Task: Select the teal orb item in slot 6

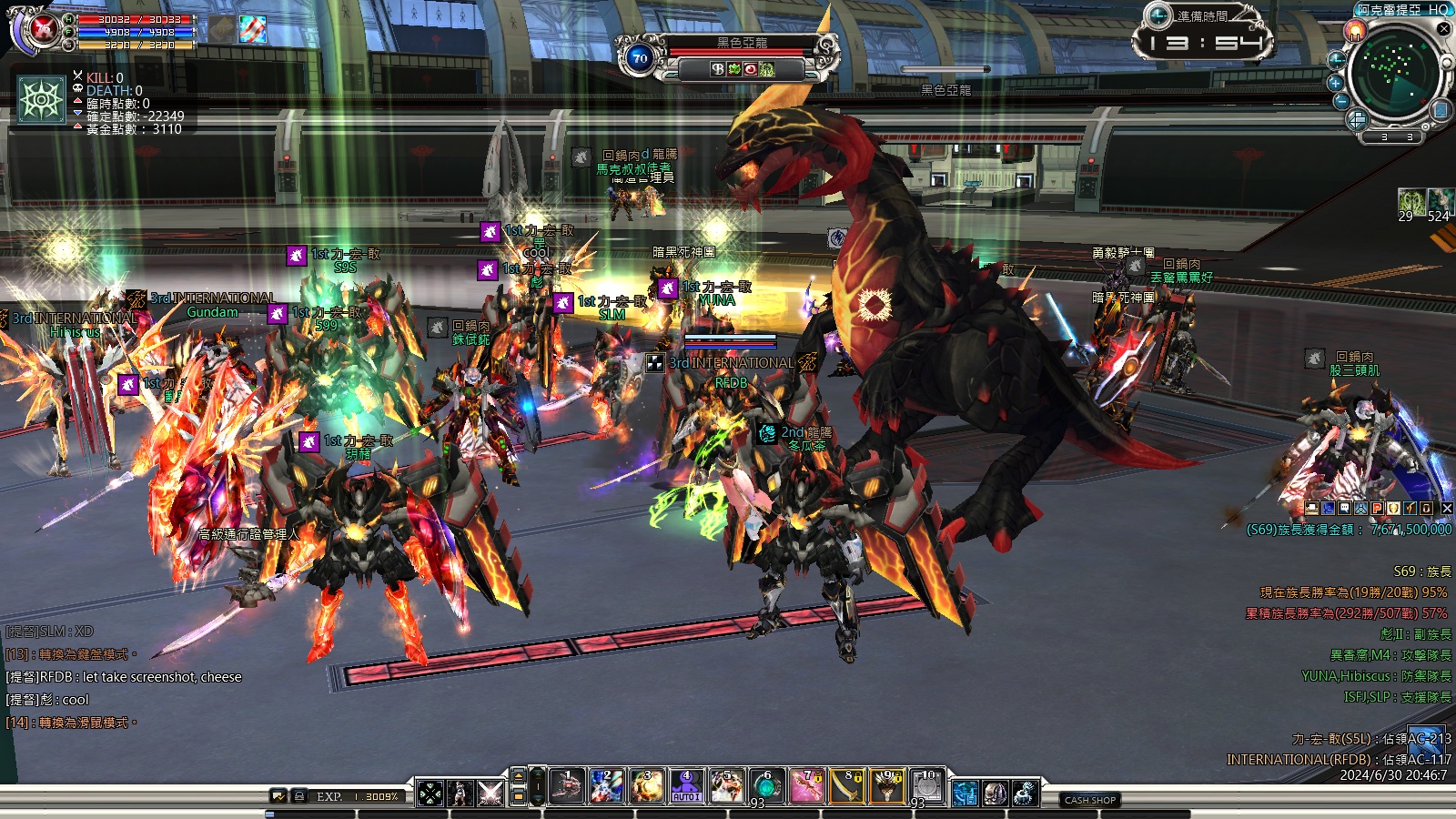Action: point(766,787)
